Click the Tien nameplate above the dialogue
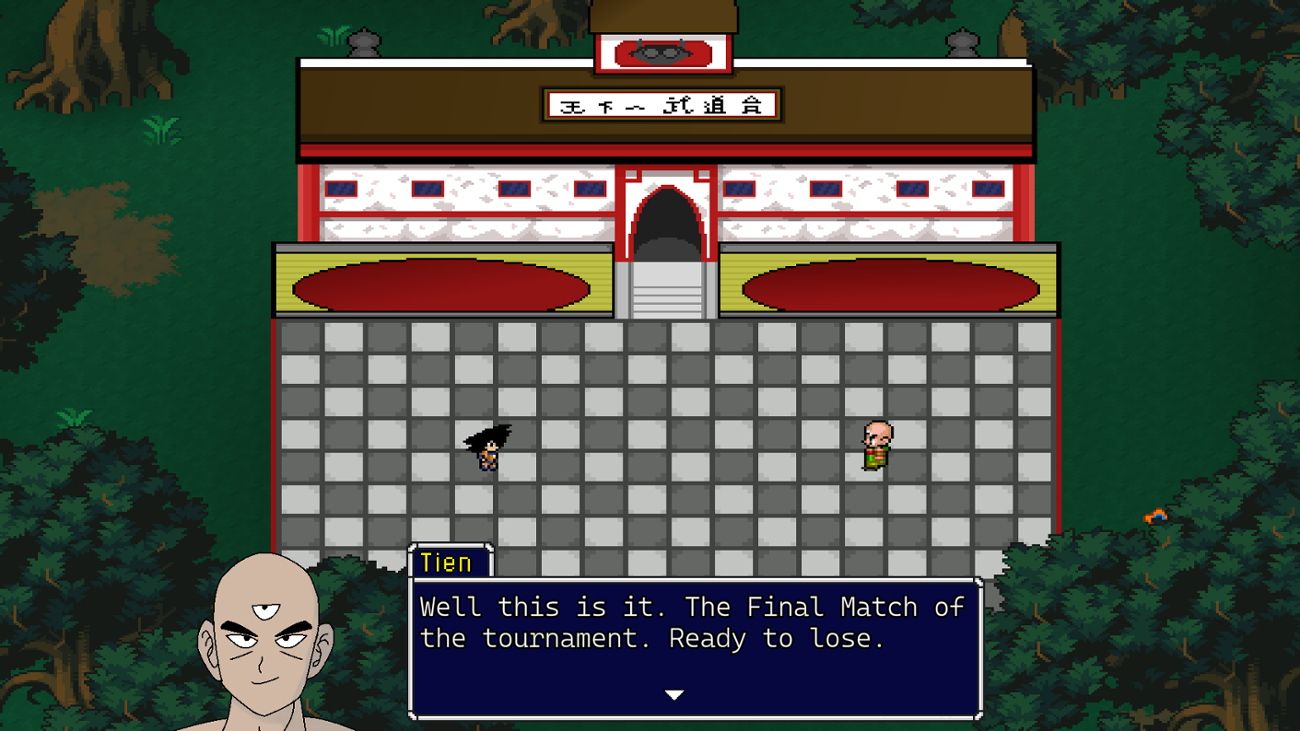This screenshot has width=1300, height=731. [x=449, y=562]
